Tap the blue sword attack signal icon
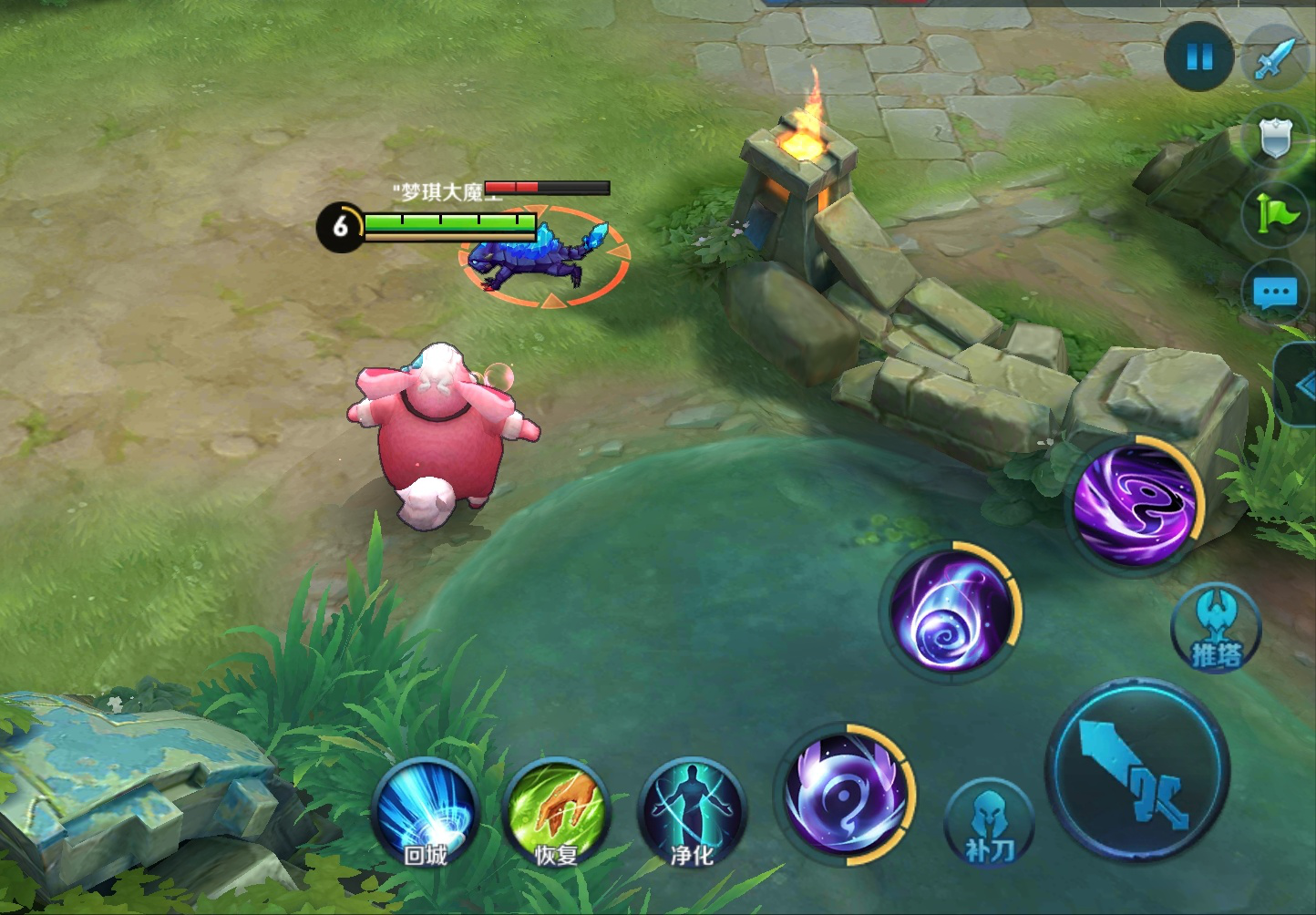Screen dimensions: 1316x915 pyautogui.click(x=1275, y=57)
